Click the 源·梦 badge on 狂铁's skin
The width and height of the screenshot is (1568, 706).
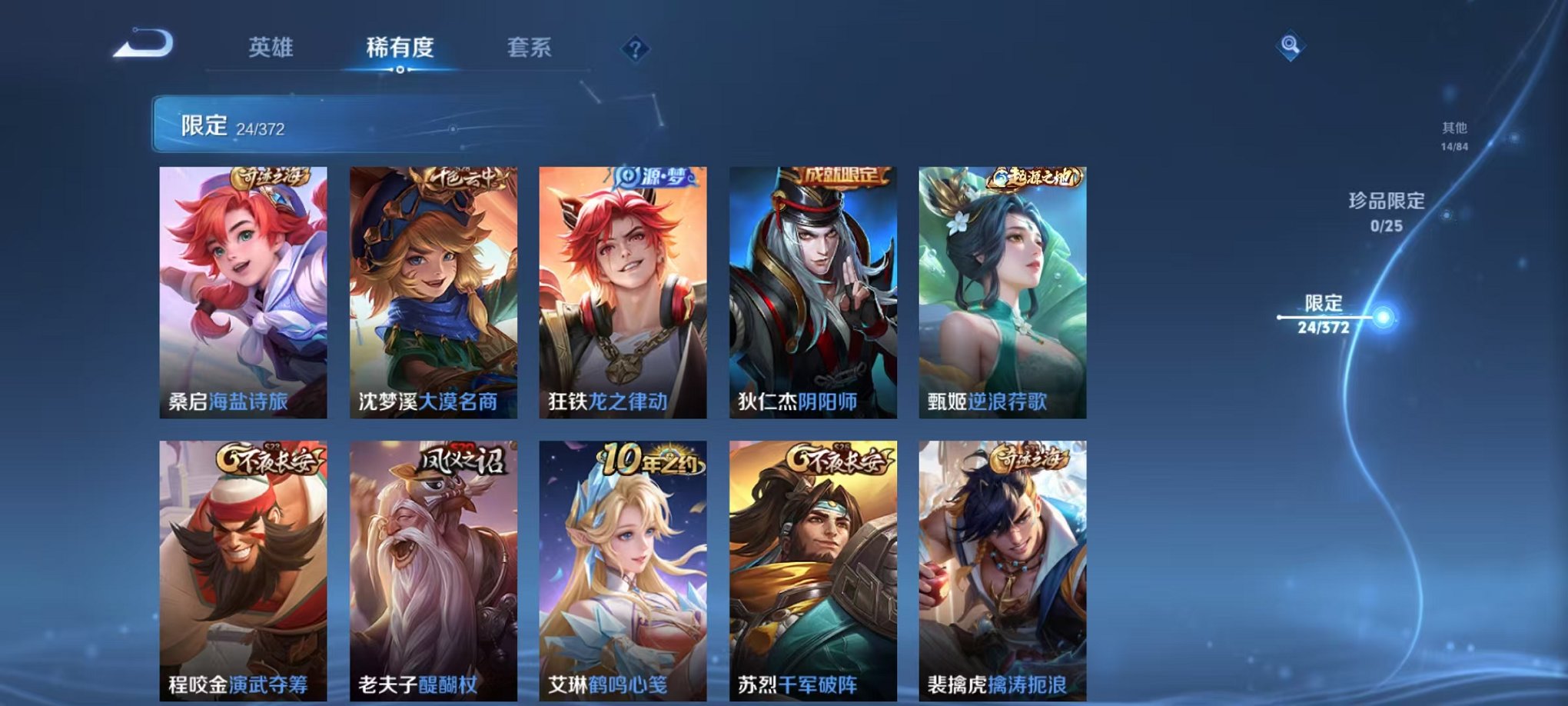pos(657,177)
